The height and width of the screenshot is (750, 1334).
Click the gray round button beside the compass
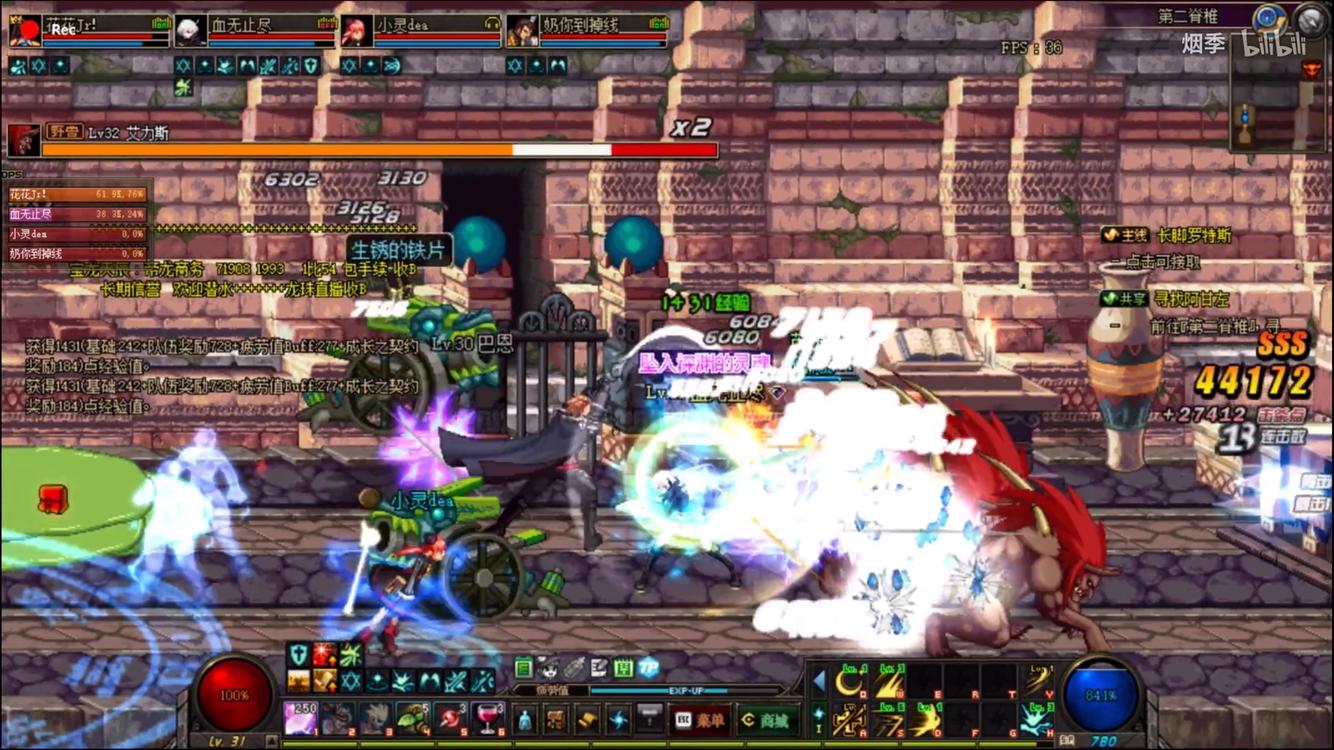(x=1309, y=20)
